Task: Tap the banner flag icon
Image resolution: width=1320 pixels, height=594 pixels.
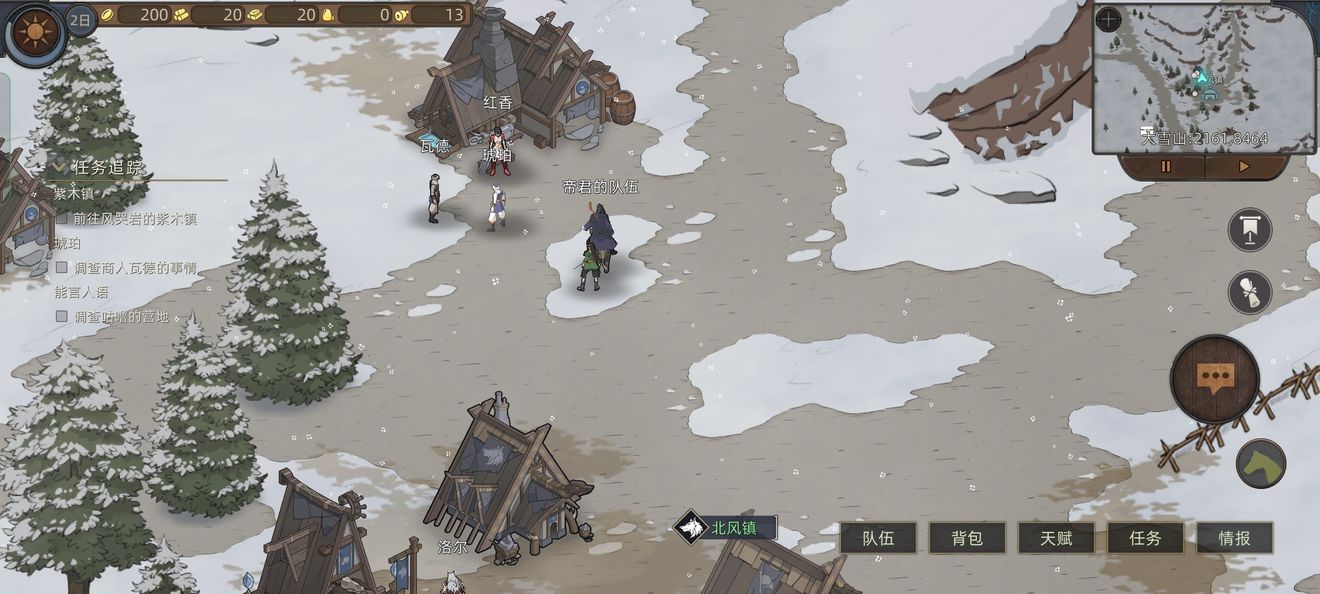Action: (1249, 230)
